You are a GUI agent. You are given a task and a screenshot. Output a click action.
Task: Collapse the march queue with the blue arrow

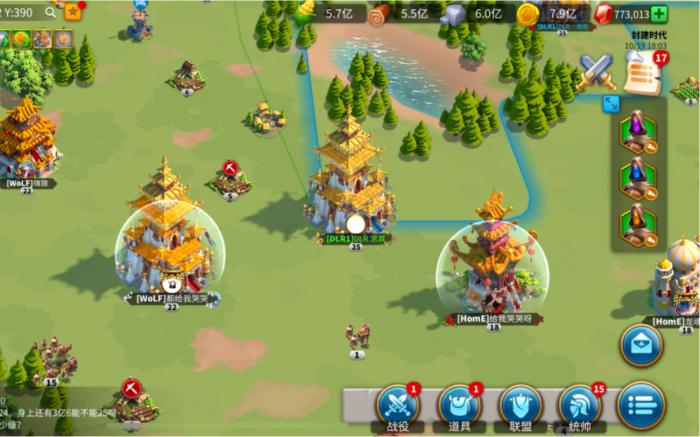click(x=610, y=102)
